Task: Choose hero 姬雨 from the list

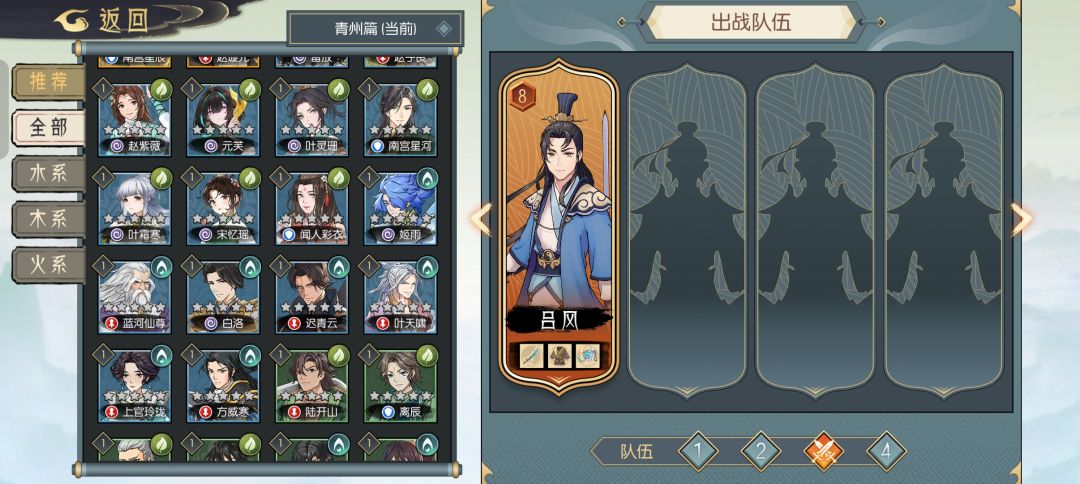Action: pyautogui.click(x=400, y=208)
